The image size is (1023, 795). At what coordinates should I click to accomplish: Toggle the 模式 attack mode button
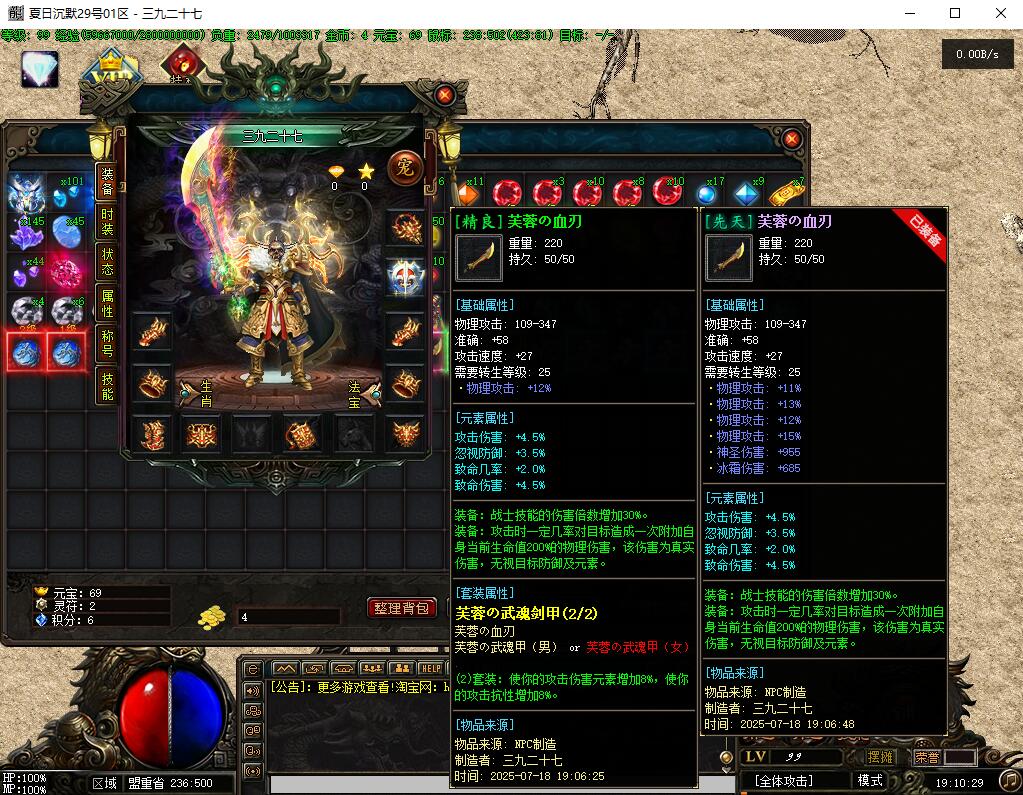[x=870, y=780]
